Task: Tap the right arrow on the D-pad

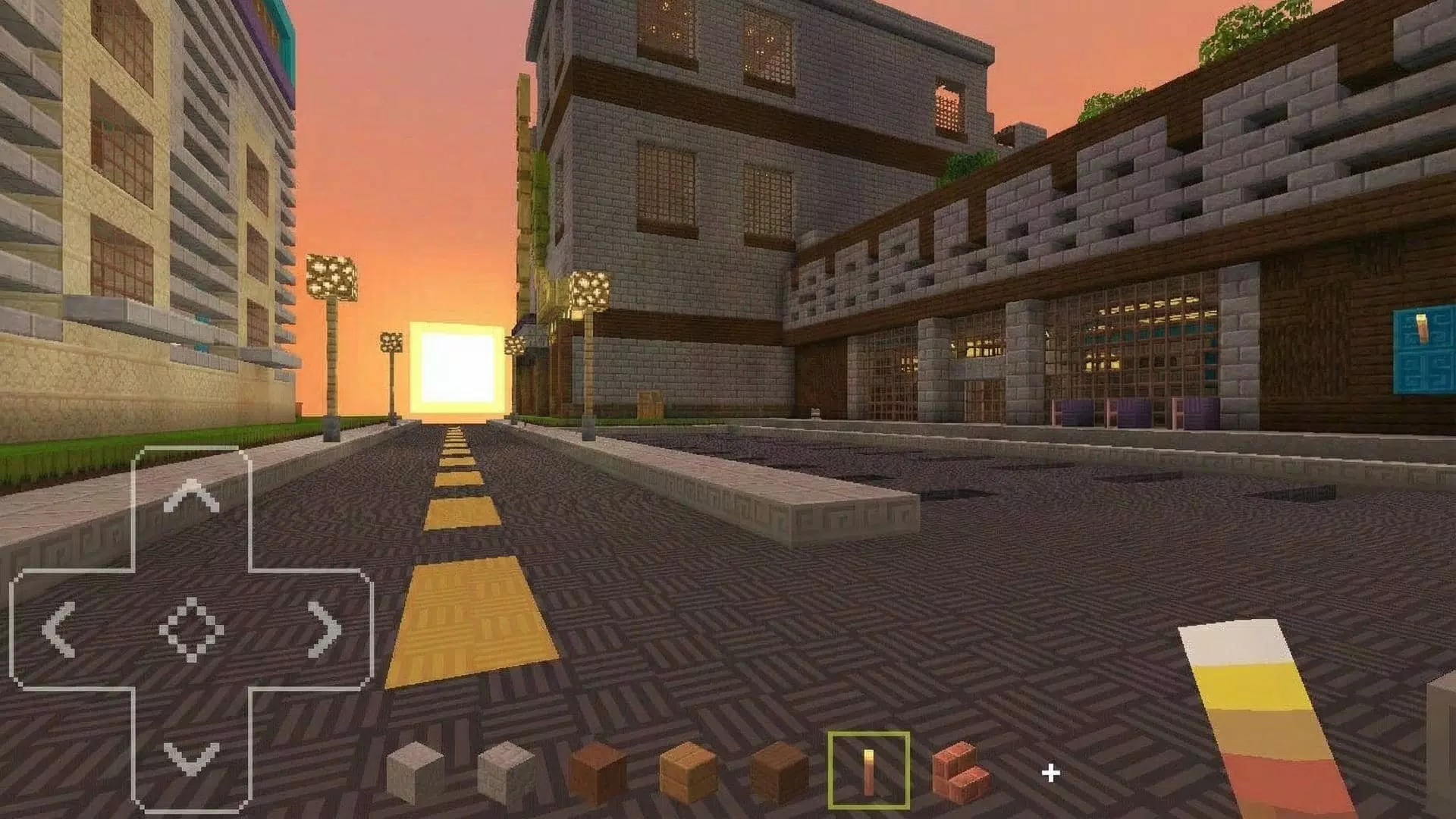Action: (x=322, y=629)
